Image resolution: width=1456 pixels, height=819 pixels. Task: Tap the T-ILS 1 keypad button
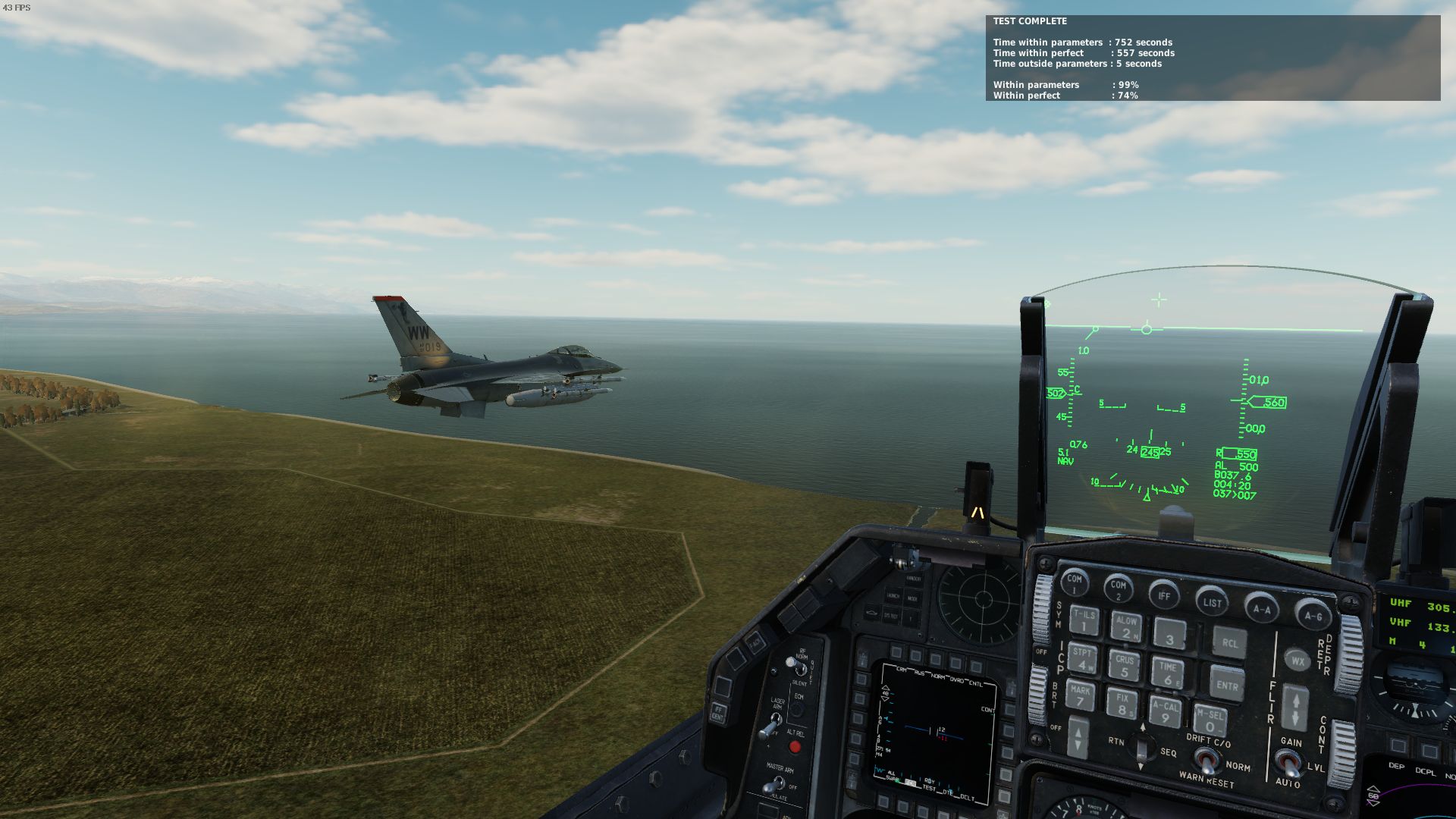(x=1084, y=620)
